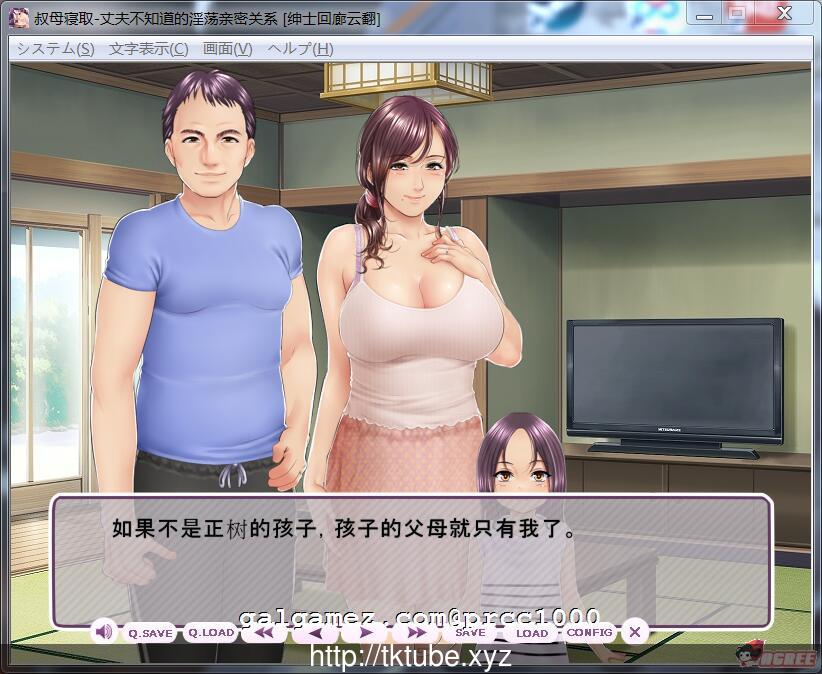Open the システム(S) menu
This screenshot has height=674, width=822.
tap(56, 49)
